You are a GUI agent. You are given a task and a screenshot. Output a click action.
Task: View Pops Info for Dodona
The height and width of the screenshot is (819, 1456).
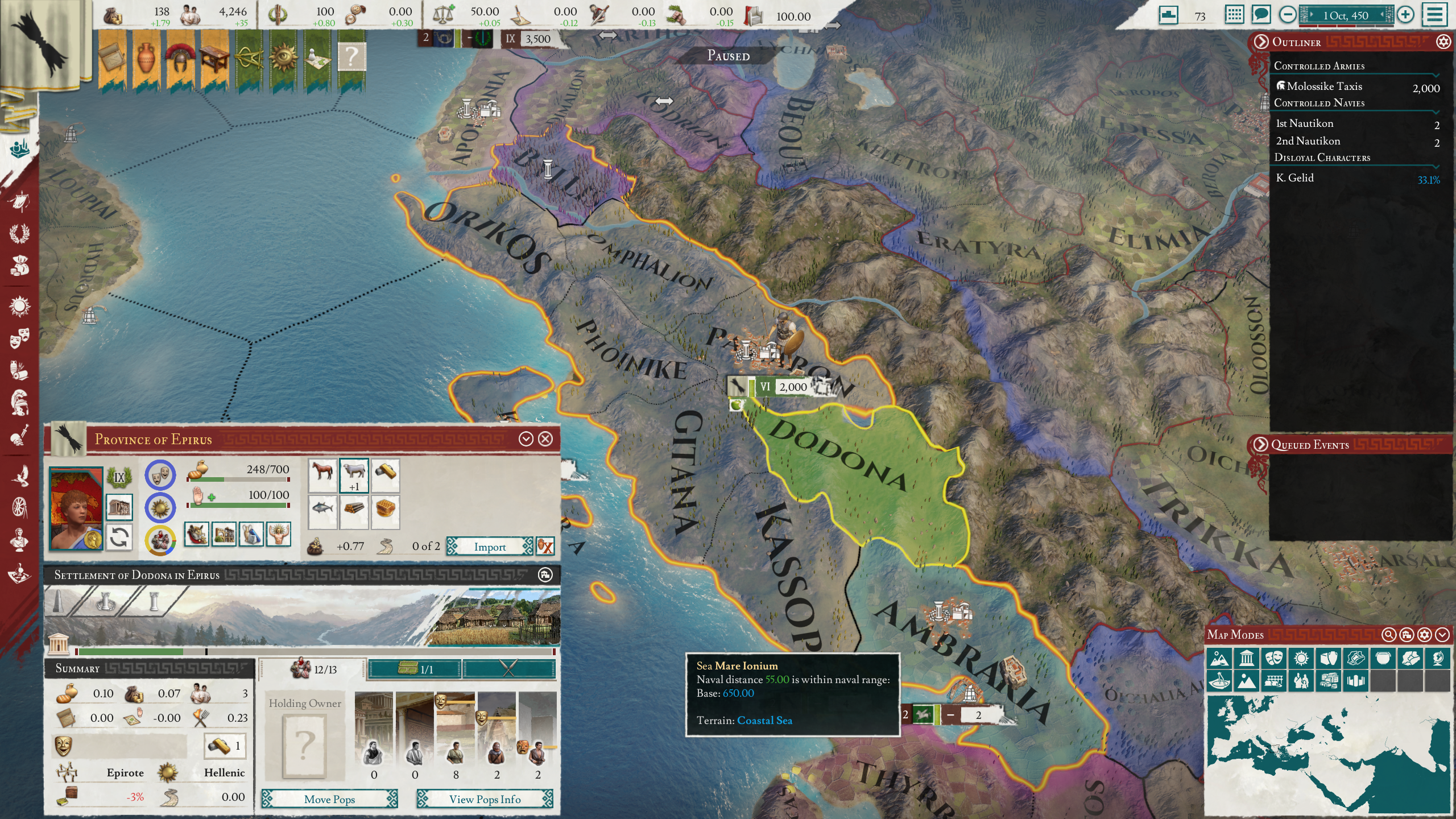(x=485, y=799)
